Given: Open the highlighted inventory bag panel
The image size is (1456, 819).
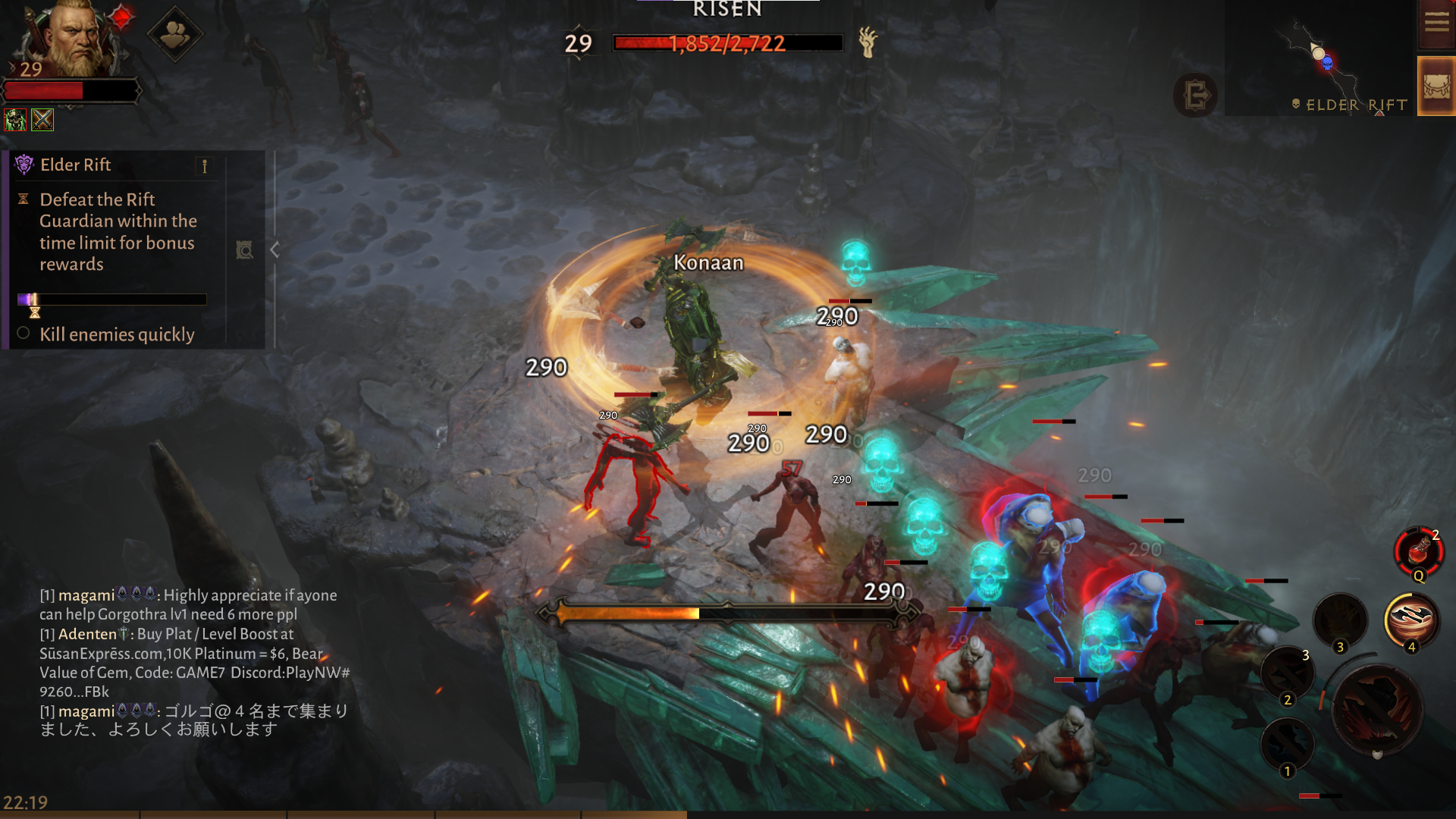Looking at the screenshot, I should pos(1436,86).
